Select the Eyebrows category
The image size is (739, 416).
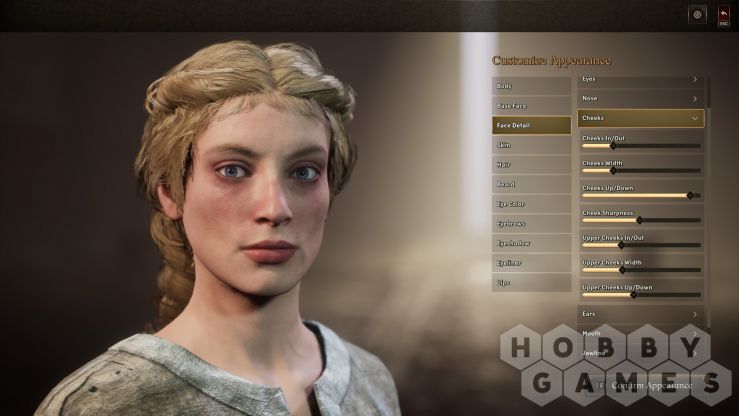[531, 223]
